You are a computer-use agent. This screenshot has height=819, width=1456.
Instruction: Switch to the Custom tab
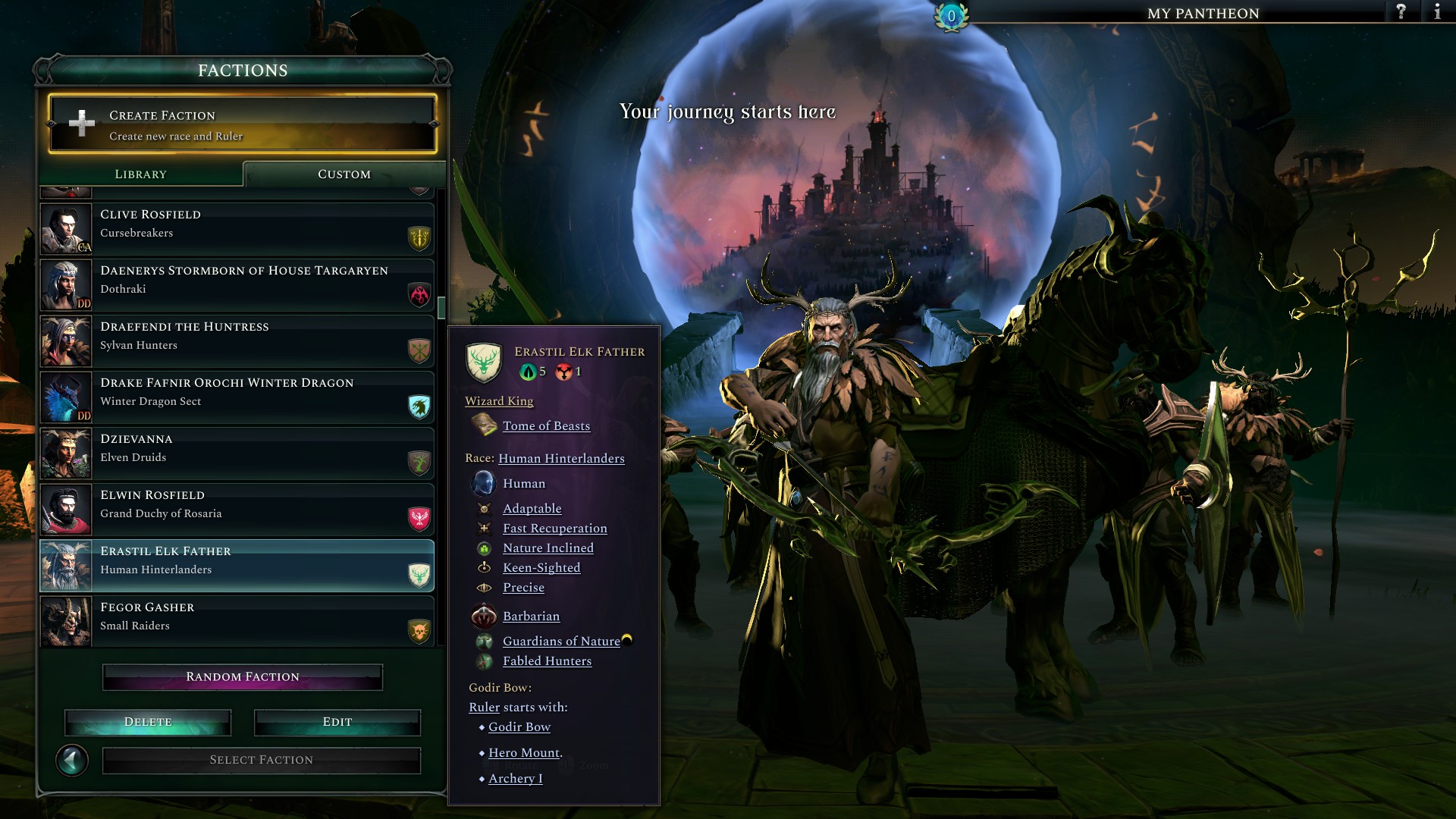[344, 174]
